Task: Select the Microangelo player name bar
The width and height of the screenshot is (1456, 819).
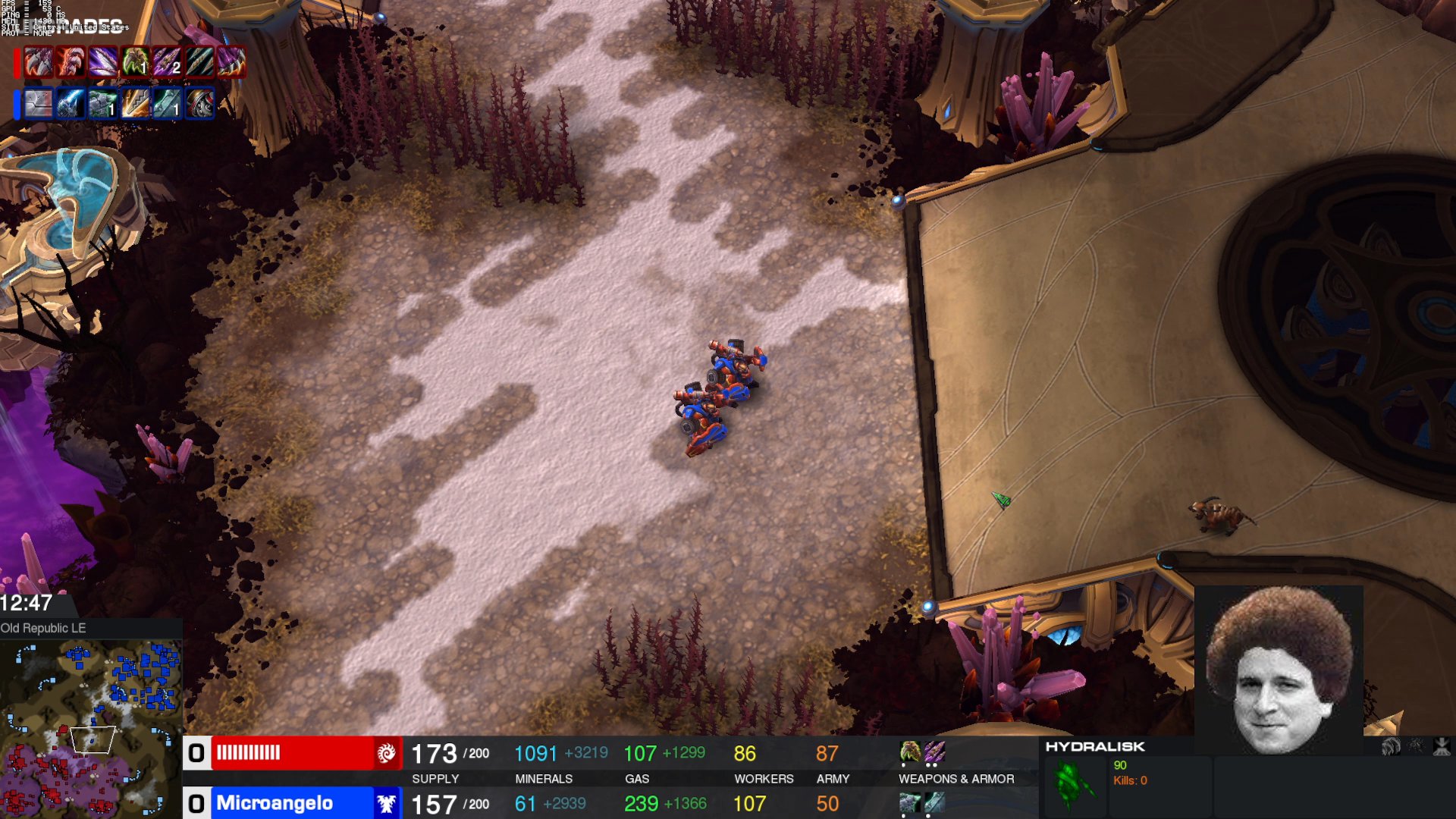Action: pos(292,803)
